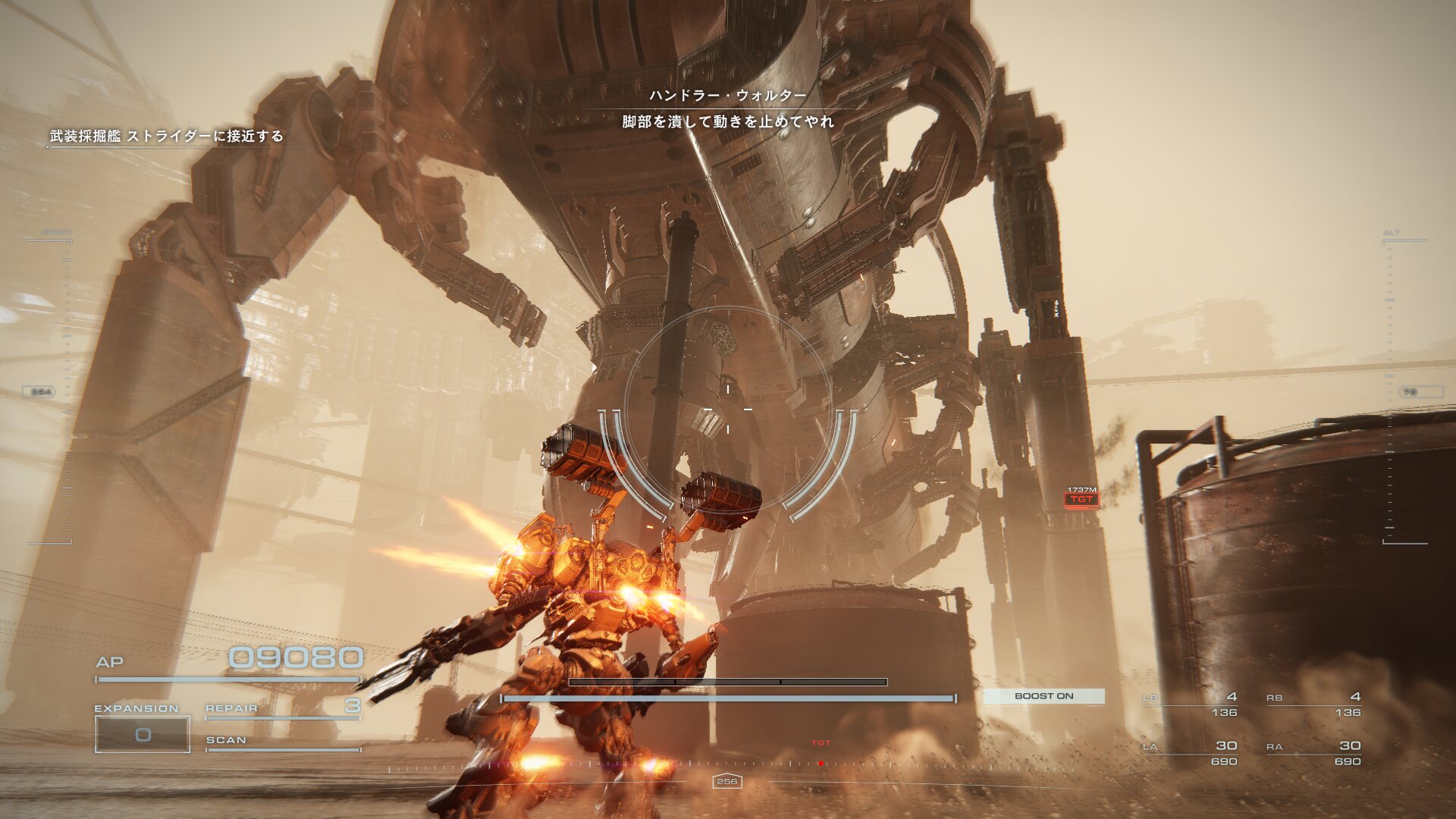The image size is (1456, 819).
Task: Choose the LB left shoulder weapon slot
Action: (x=1191, y=704)
